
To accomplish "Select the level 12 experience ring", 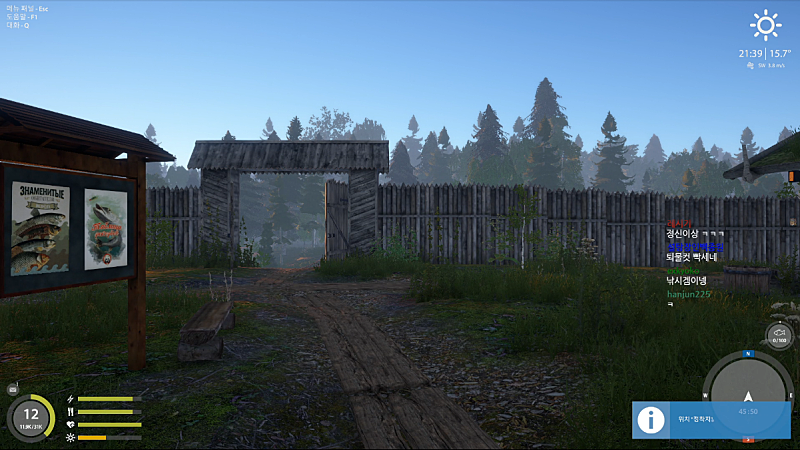I will [31, 417].
